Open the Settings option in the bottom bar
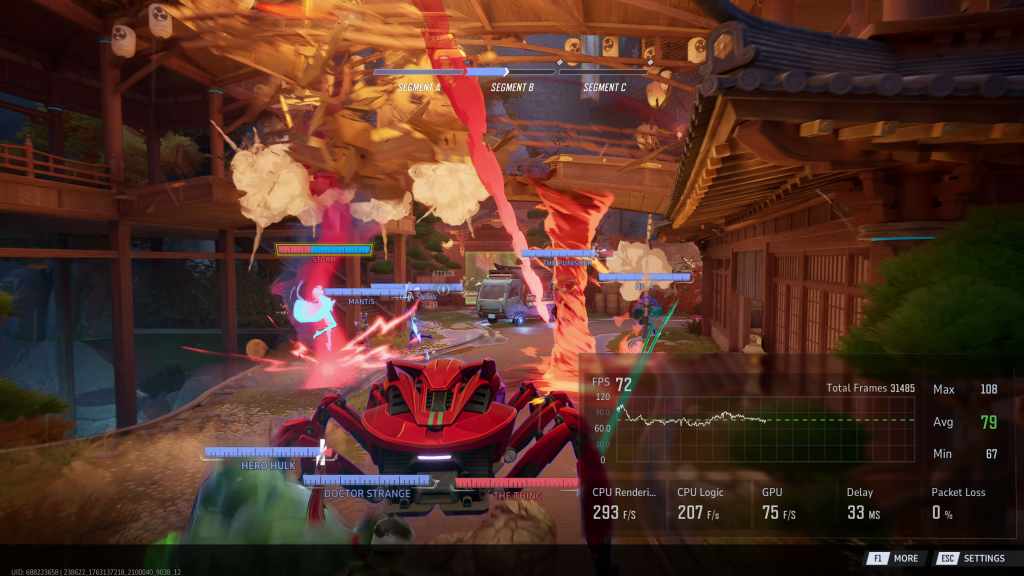Viewport: 1024px width, 576px height. click(x=973, y=558)
